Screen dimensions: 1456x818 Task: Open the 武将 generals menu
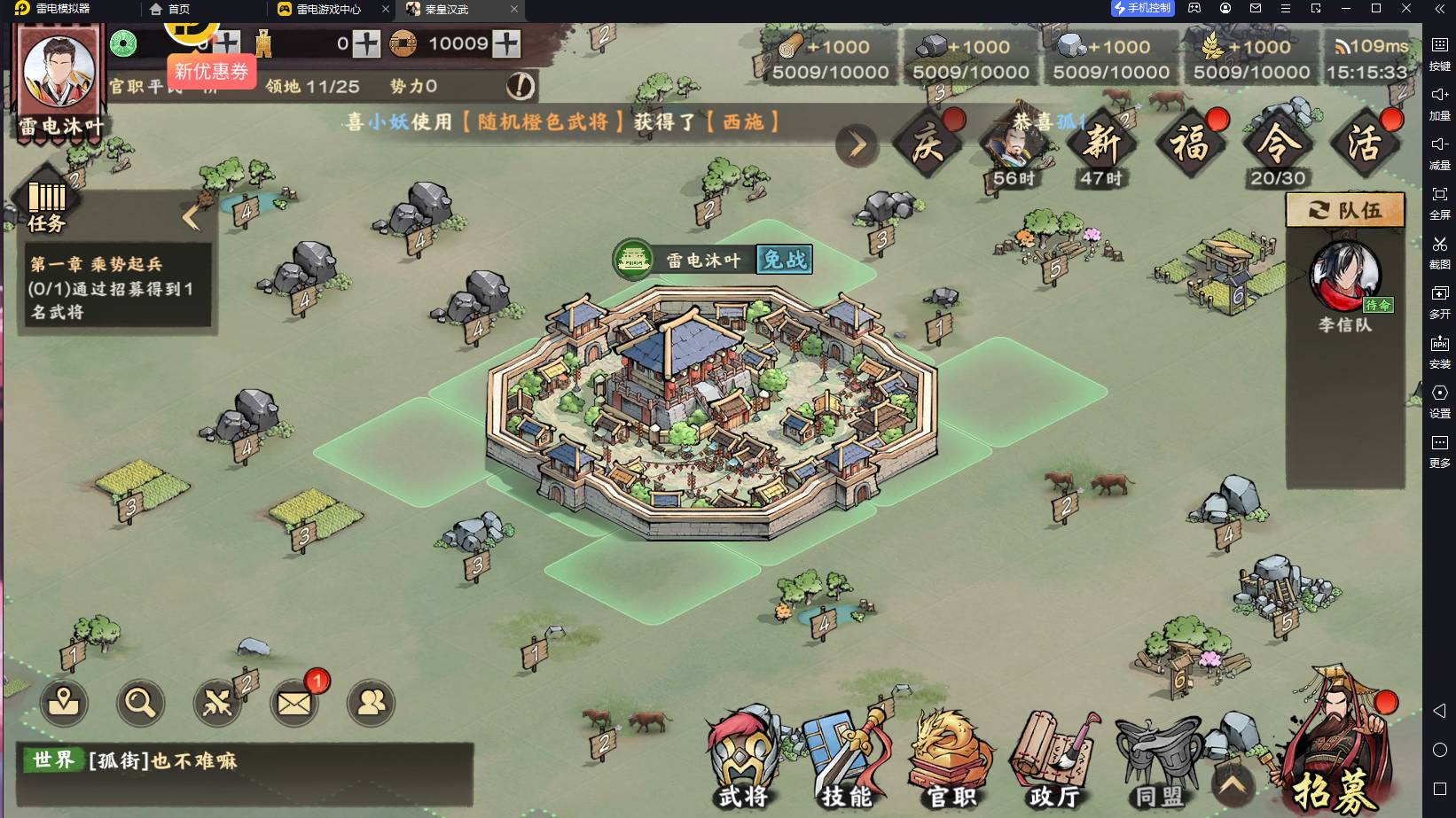click(743, 759)
